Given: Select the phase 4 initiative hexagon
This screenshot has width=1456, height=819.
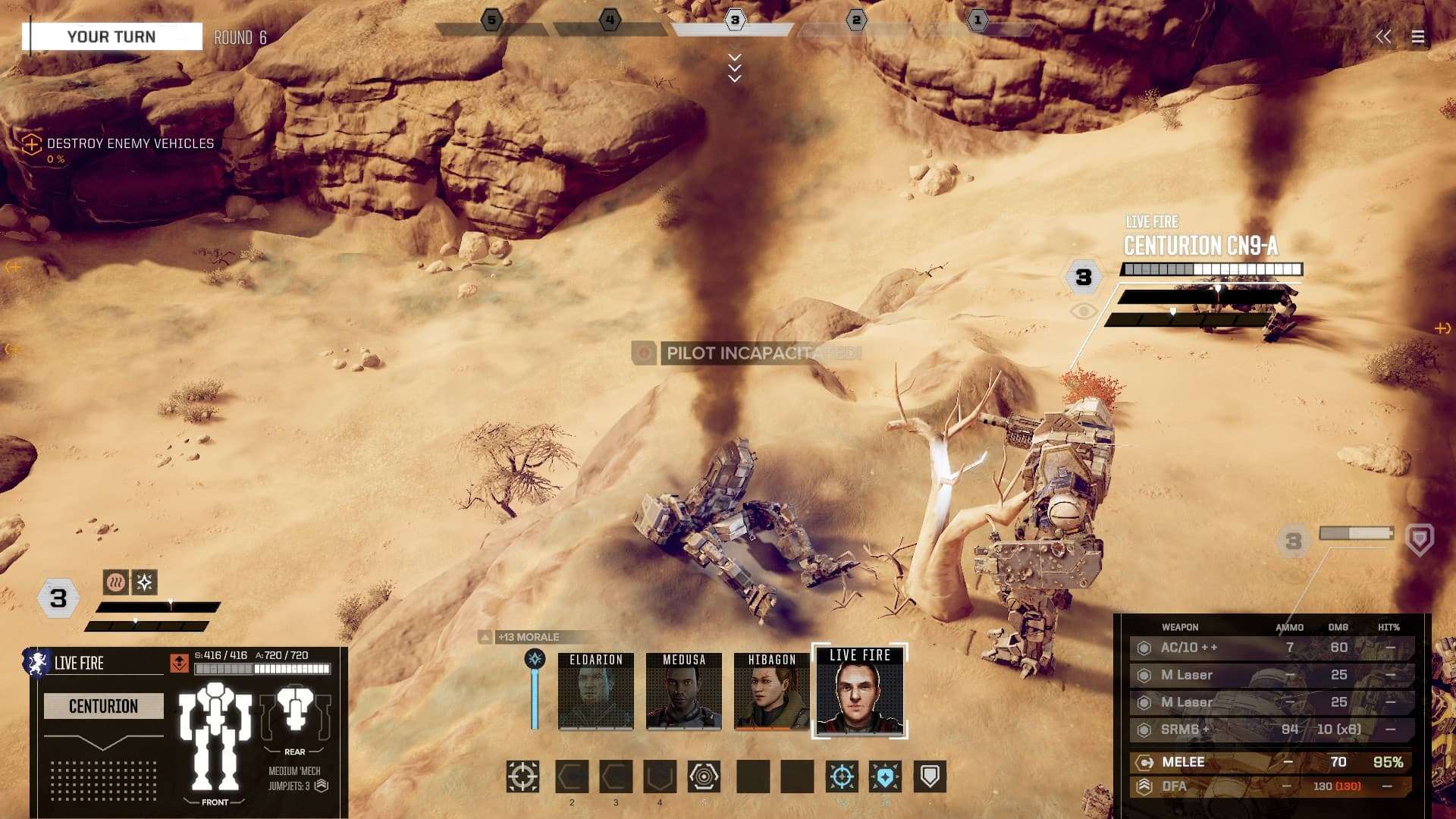Looking at the screenshot, I should coord(610,20).
